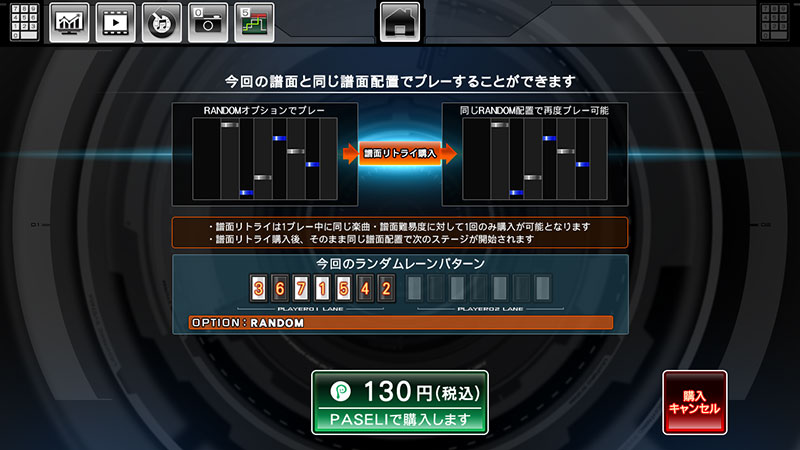Select the video play icon in toolbar
The height and width of the screenshot is (450, 800).
[x=115, y=22]
